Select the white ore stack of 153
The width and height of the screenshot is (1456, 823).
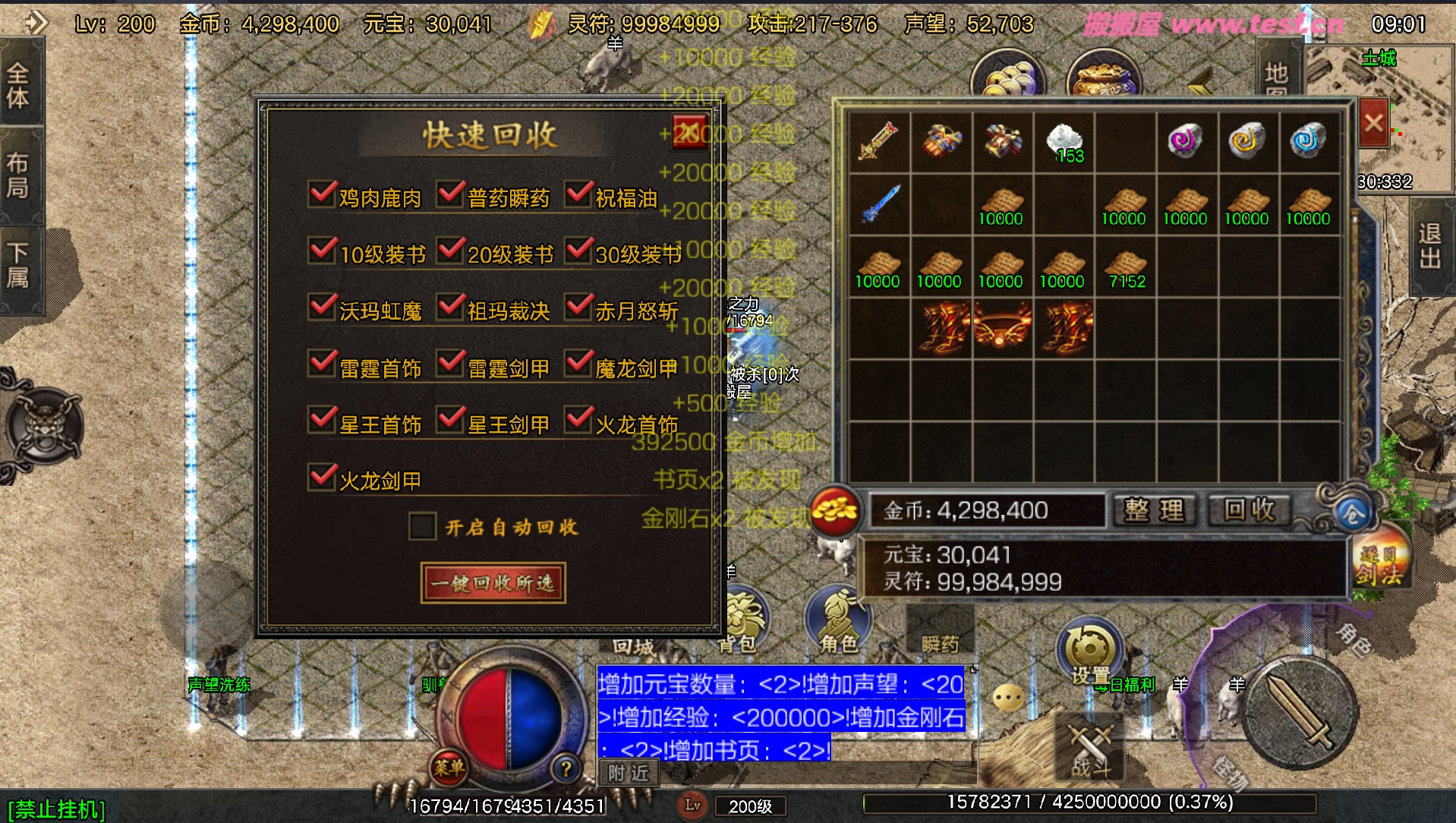1064,142
